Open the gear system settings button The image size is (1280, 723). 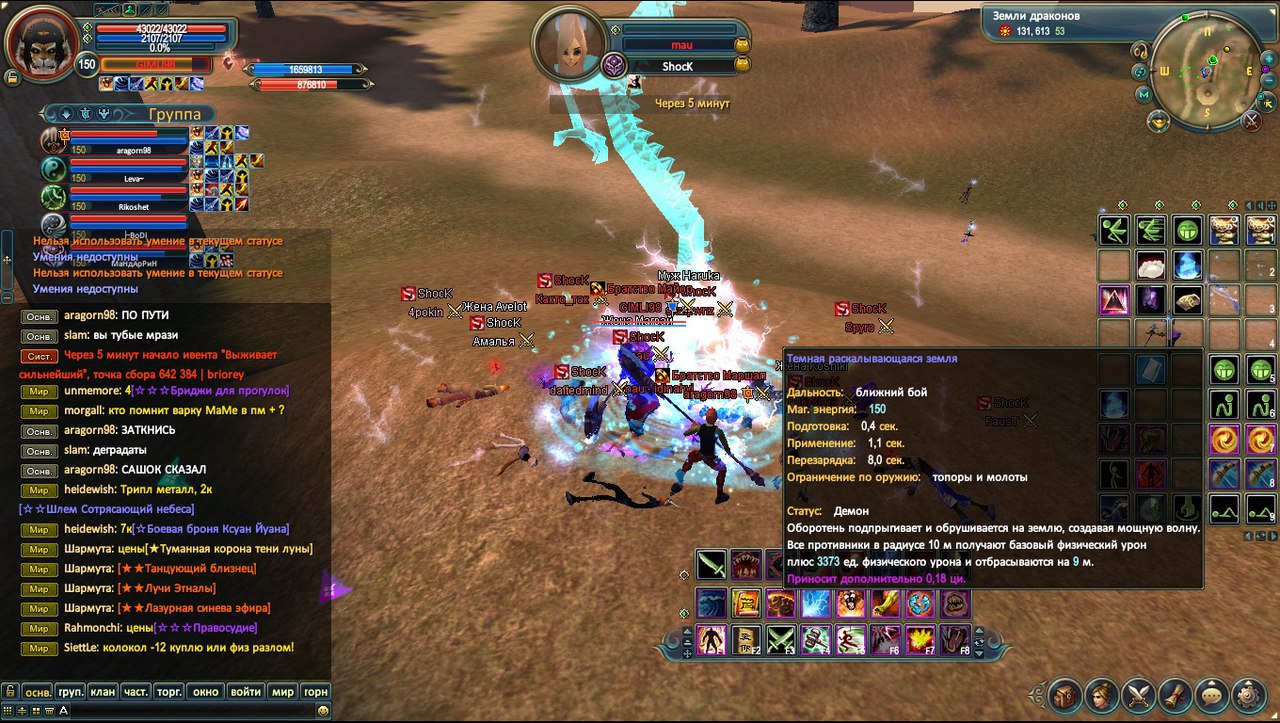1249,693
